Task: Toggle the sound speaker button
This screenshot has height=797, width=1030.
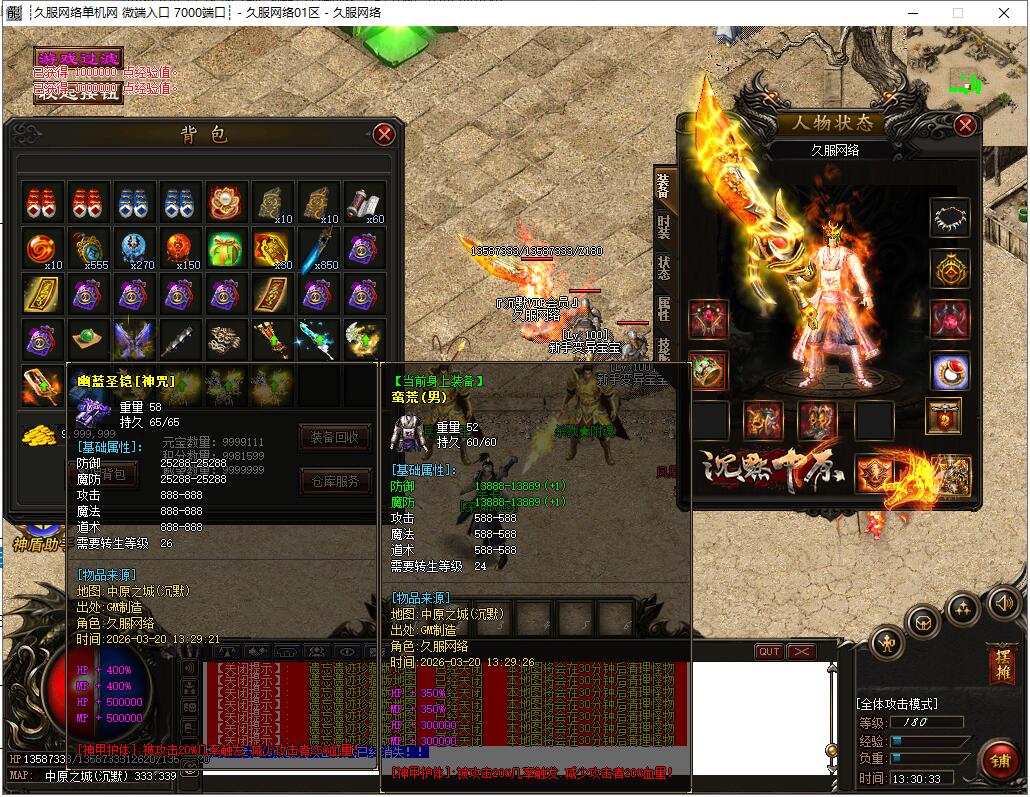Action: point(1004,602)
